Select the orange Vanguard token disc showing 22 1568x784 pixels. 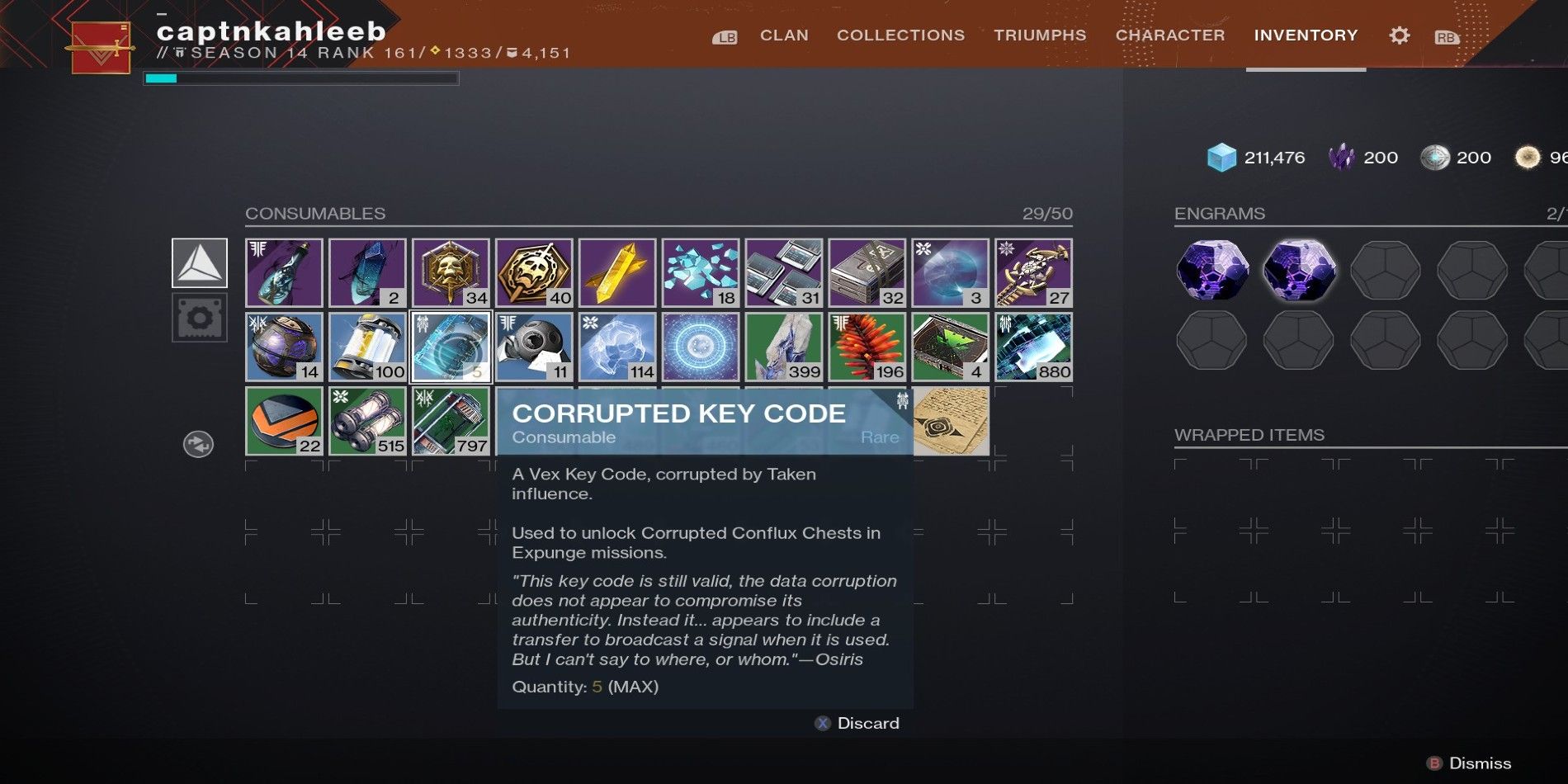tap(284, 421)
